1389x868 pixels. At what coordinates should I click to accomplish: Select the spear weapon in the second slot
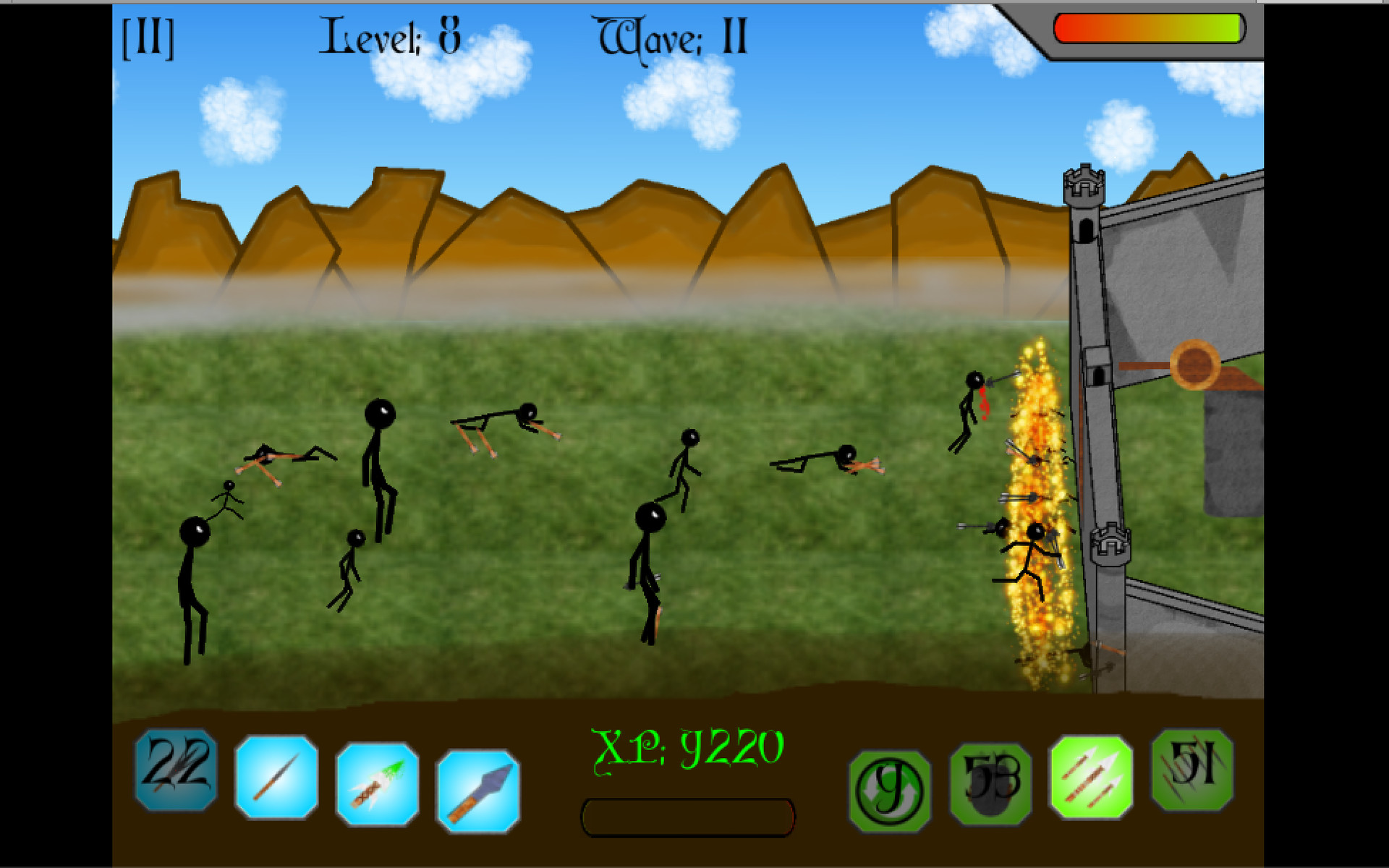click(x=275, y=777)
